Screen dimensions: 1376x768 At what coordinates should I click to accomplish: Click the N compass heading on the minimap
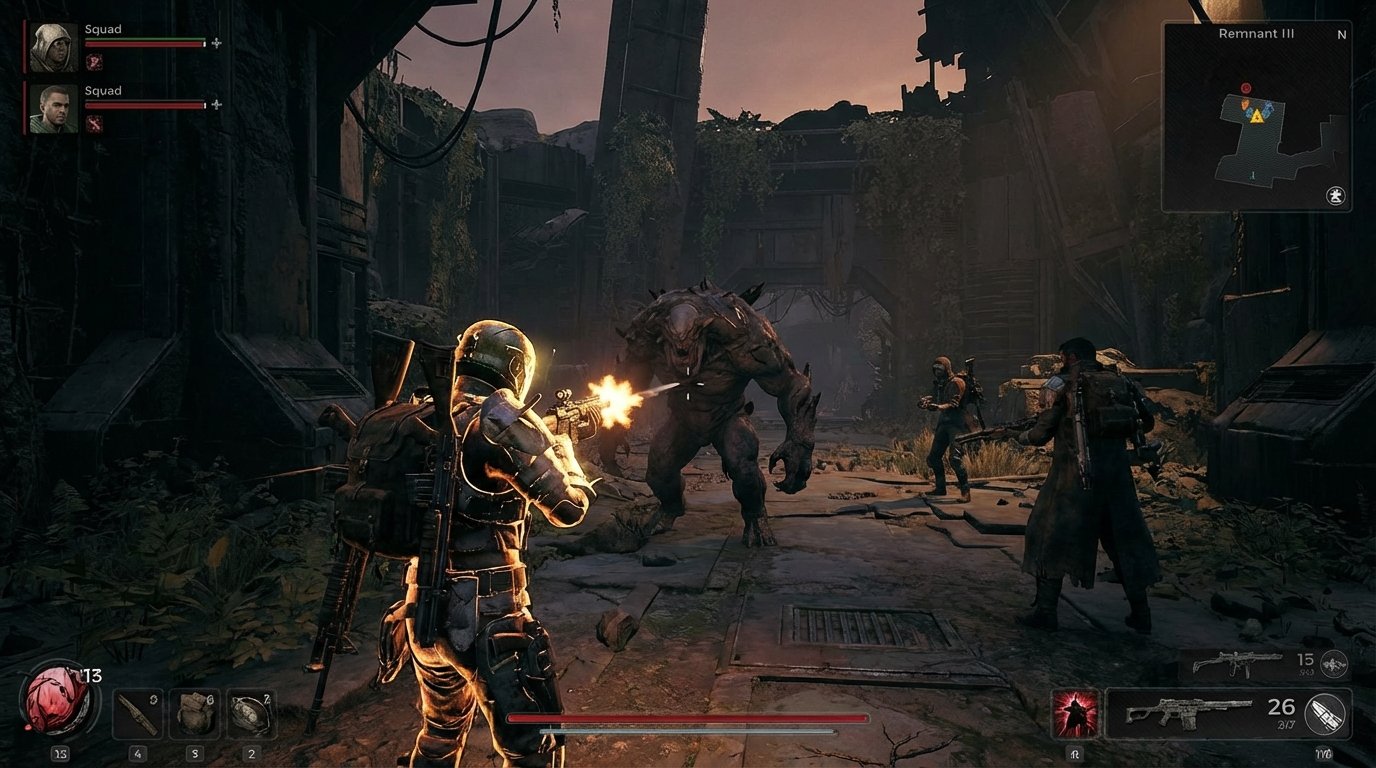point(1344,33)
